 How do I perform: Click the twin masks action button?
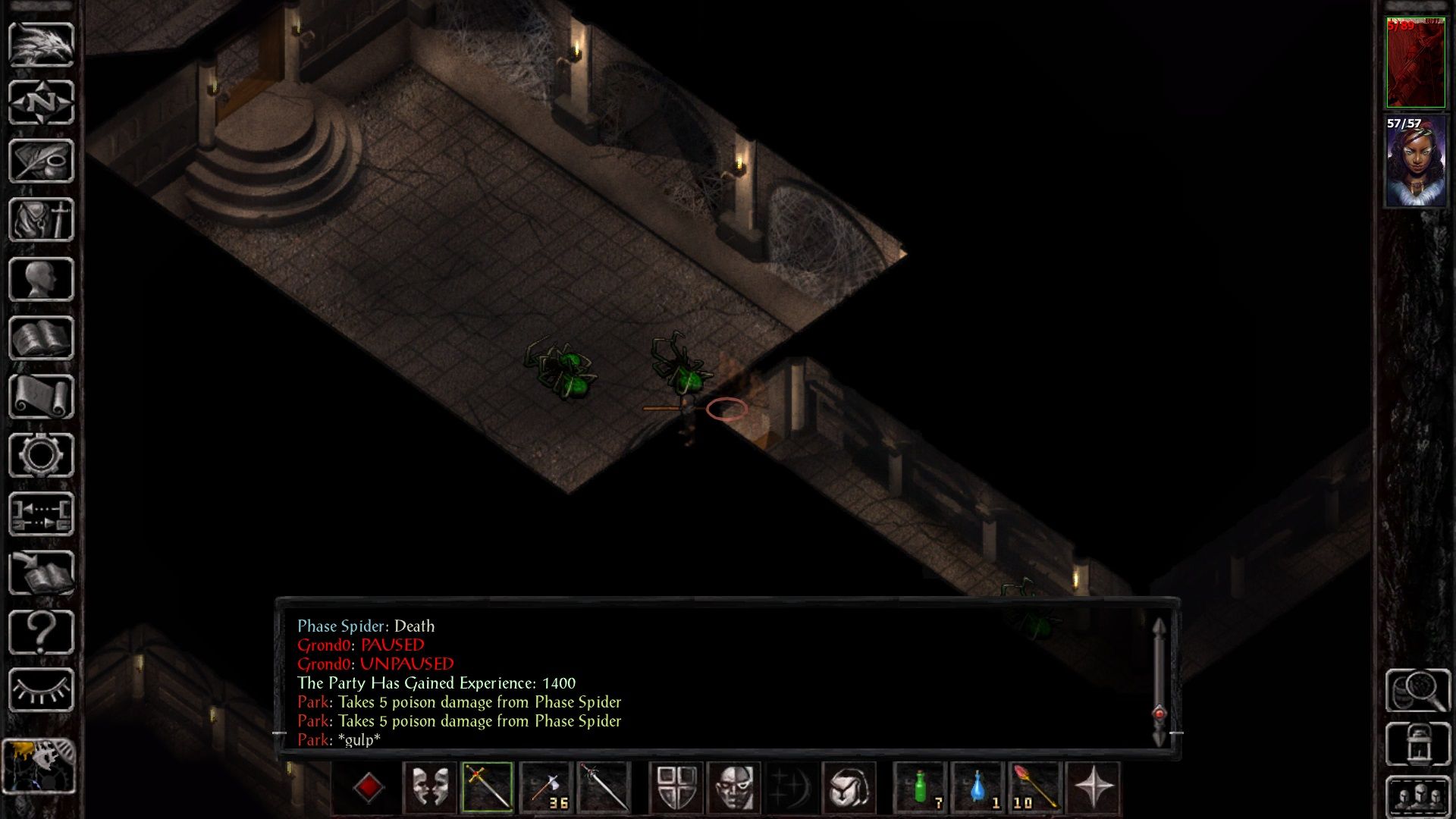[430, 788]
